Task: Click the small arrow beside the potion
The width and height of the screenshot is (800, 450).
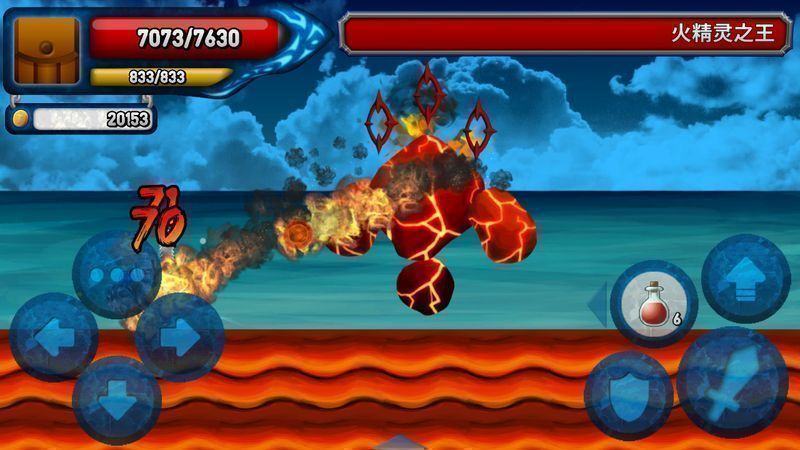Action: (x=597, y=304)
